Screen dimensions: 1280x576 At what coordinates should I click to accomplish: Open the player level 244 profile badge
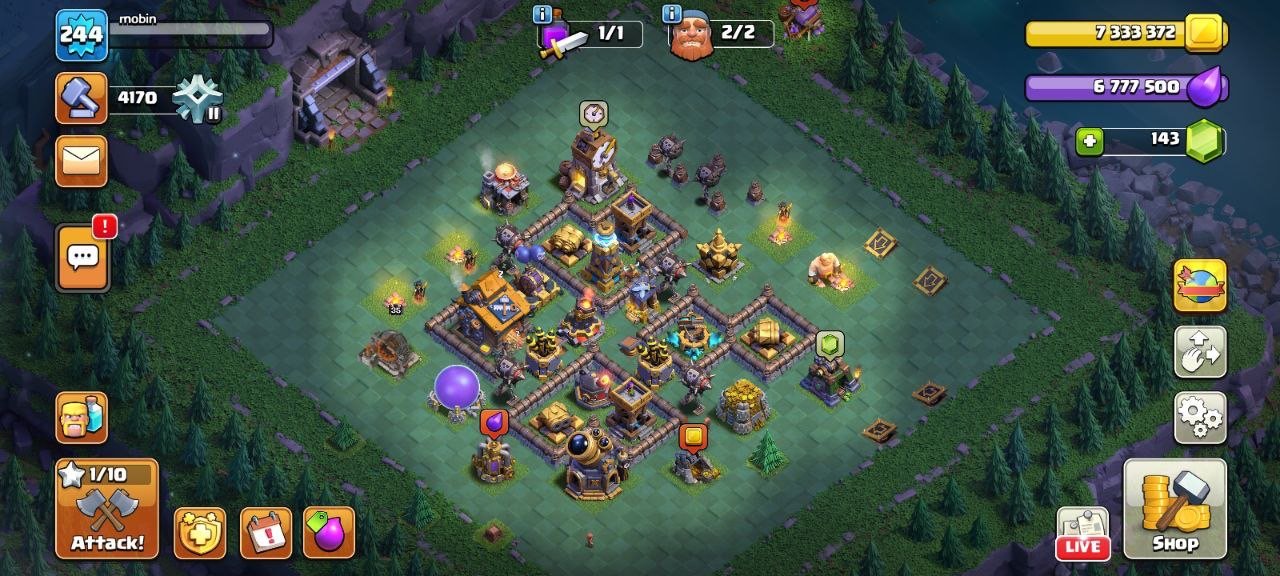pos(81,35)
